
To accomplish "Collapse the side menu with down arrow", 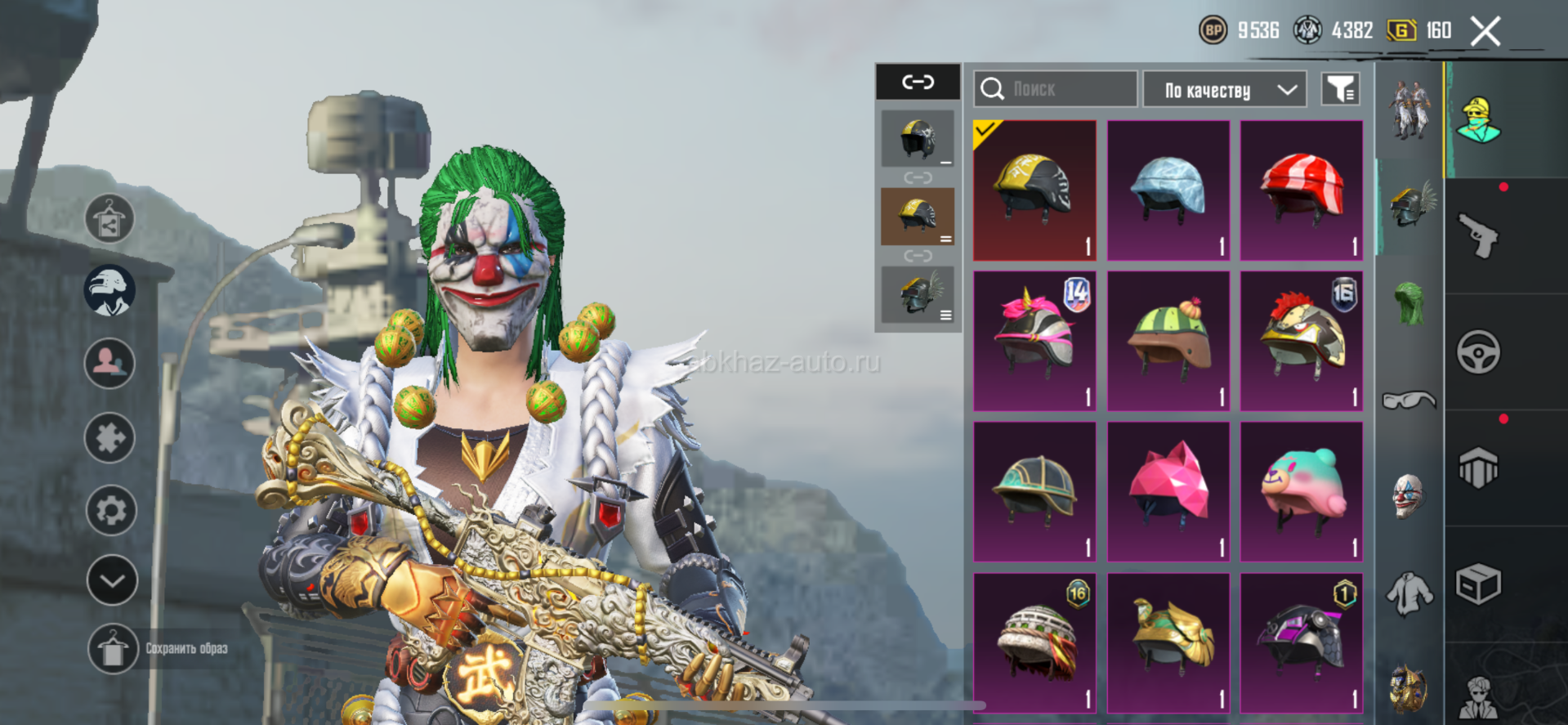I will pyautogui.click(x=112, y=580).
